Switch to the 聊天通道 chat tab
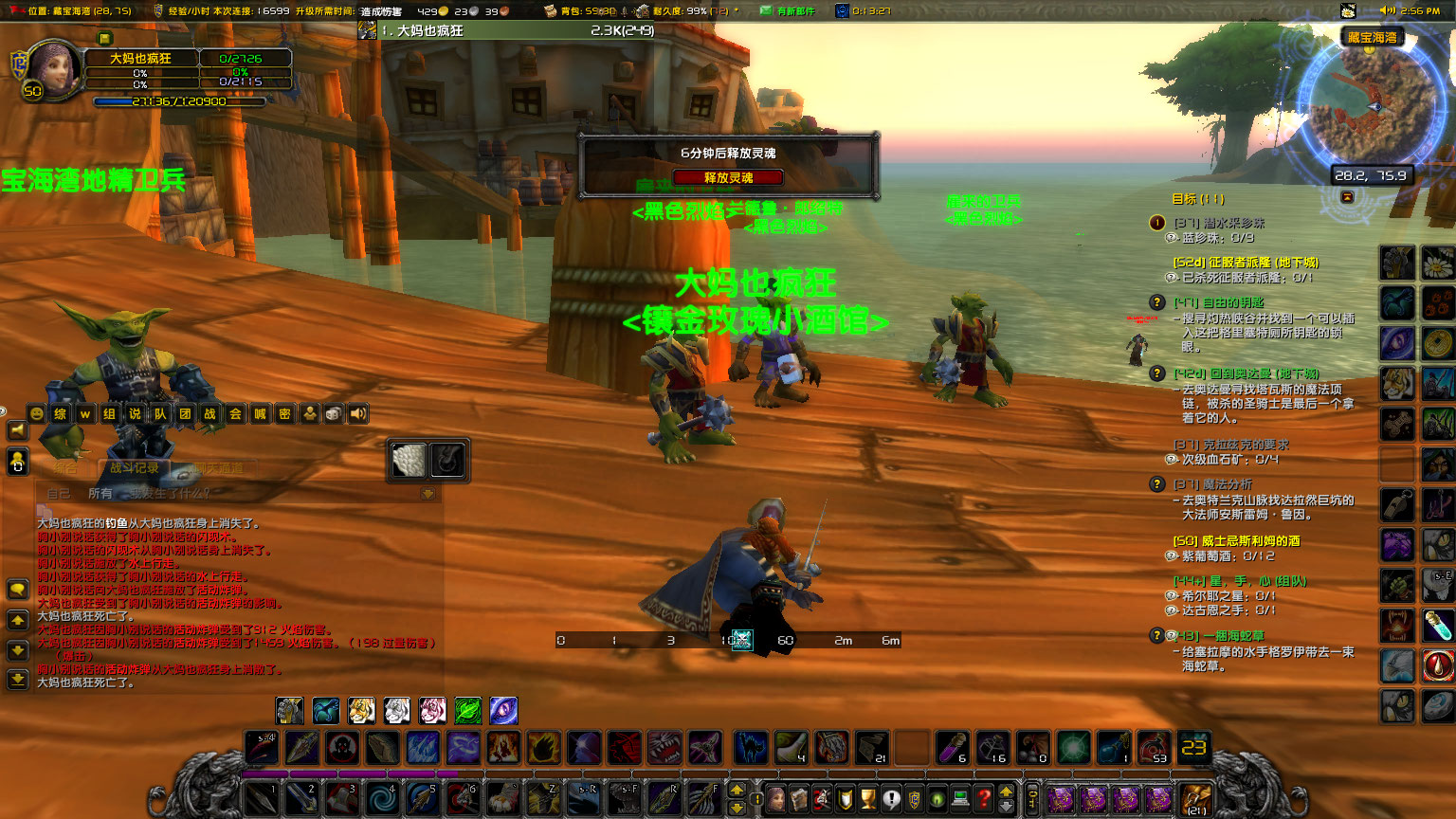The height and width of the screenshot is (819, 1456). point(219,466)
